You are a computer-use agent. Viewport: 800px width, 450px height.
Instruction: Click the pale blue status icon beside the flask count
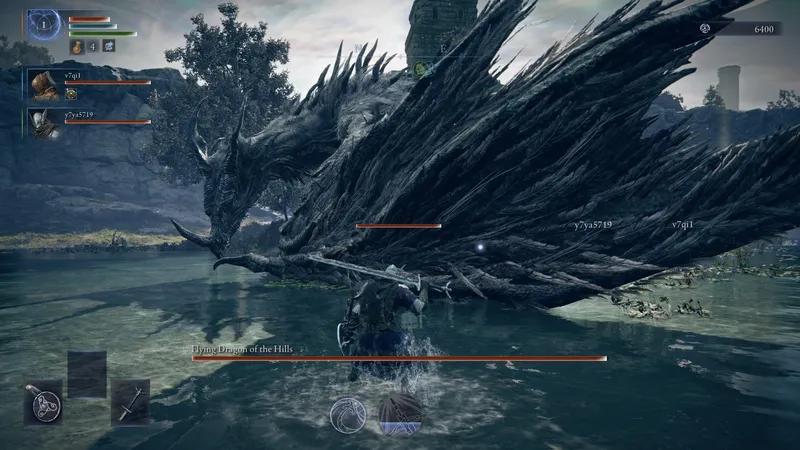point(108,45)
